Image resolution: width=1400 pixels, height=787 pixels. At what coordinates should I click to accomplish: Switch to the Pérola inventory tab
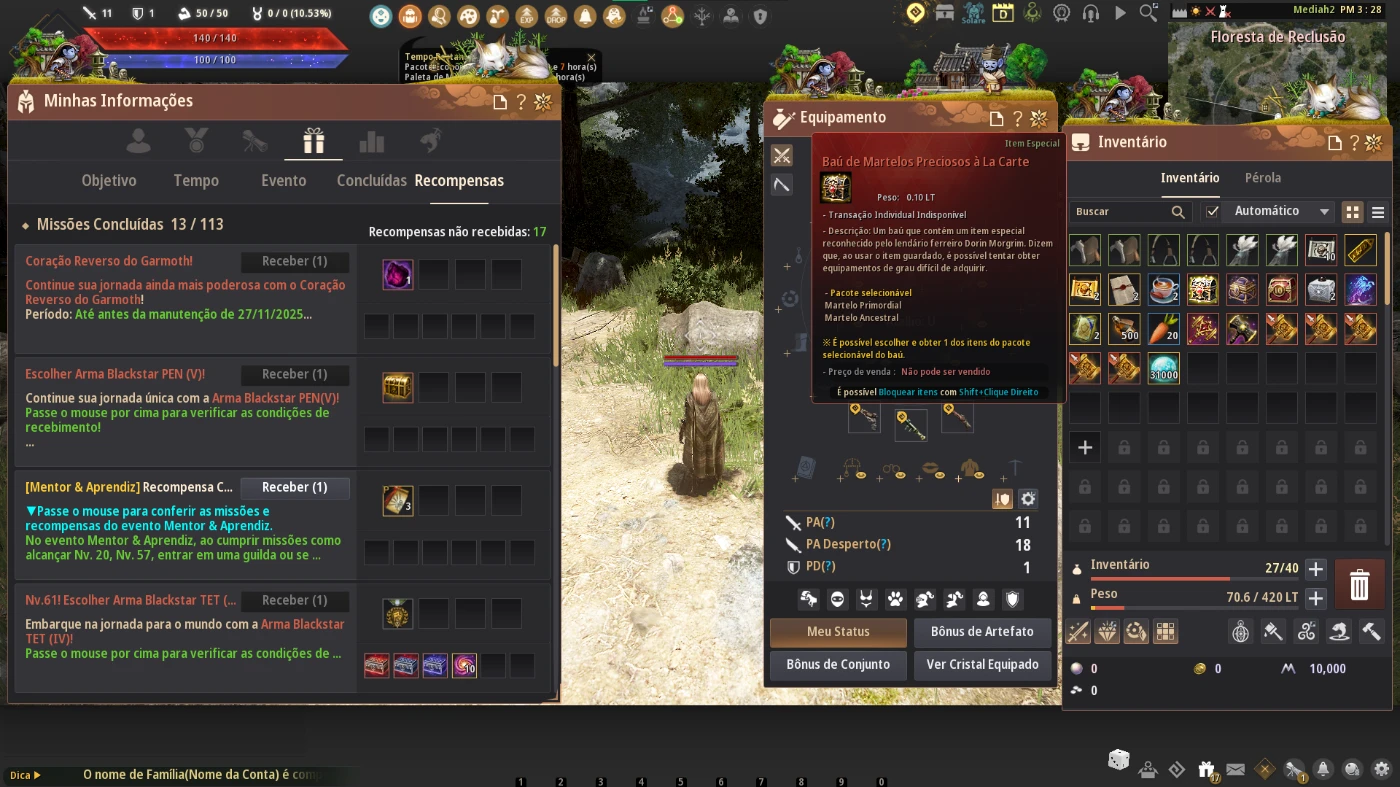click(x=1263, y=178)
